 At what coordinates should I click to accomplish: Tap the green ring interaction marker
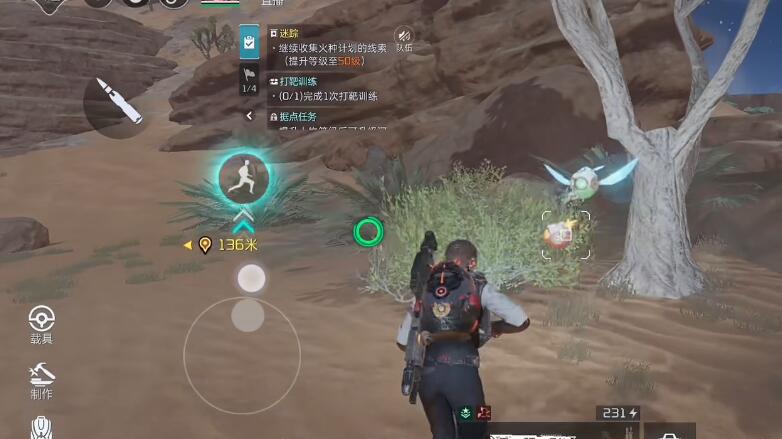368,232
